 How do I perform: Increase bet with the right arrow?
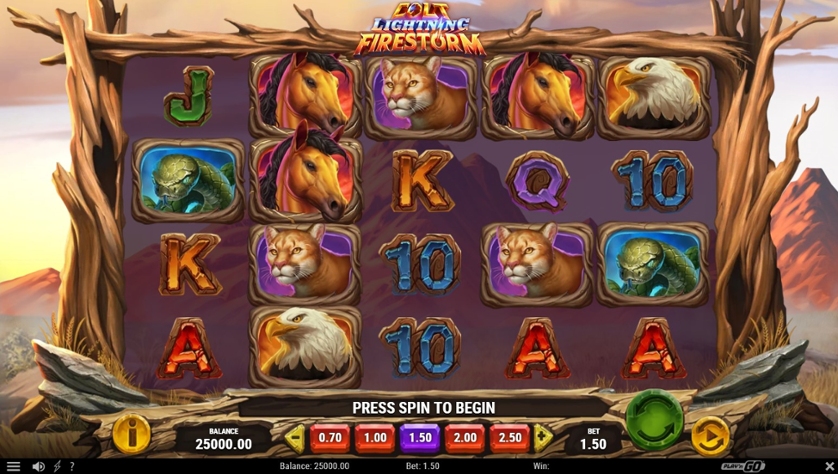[x=543, y=437]
